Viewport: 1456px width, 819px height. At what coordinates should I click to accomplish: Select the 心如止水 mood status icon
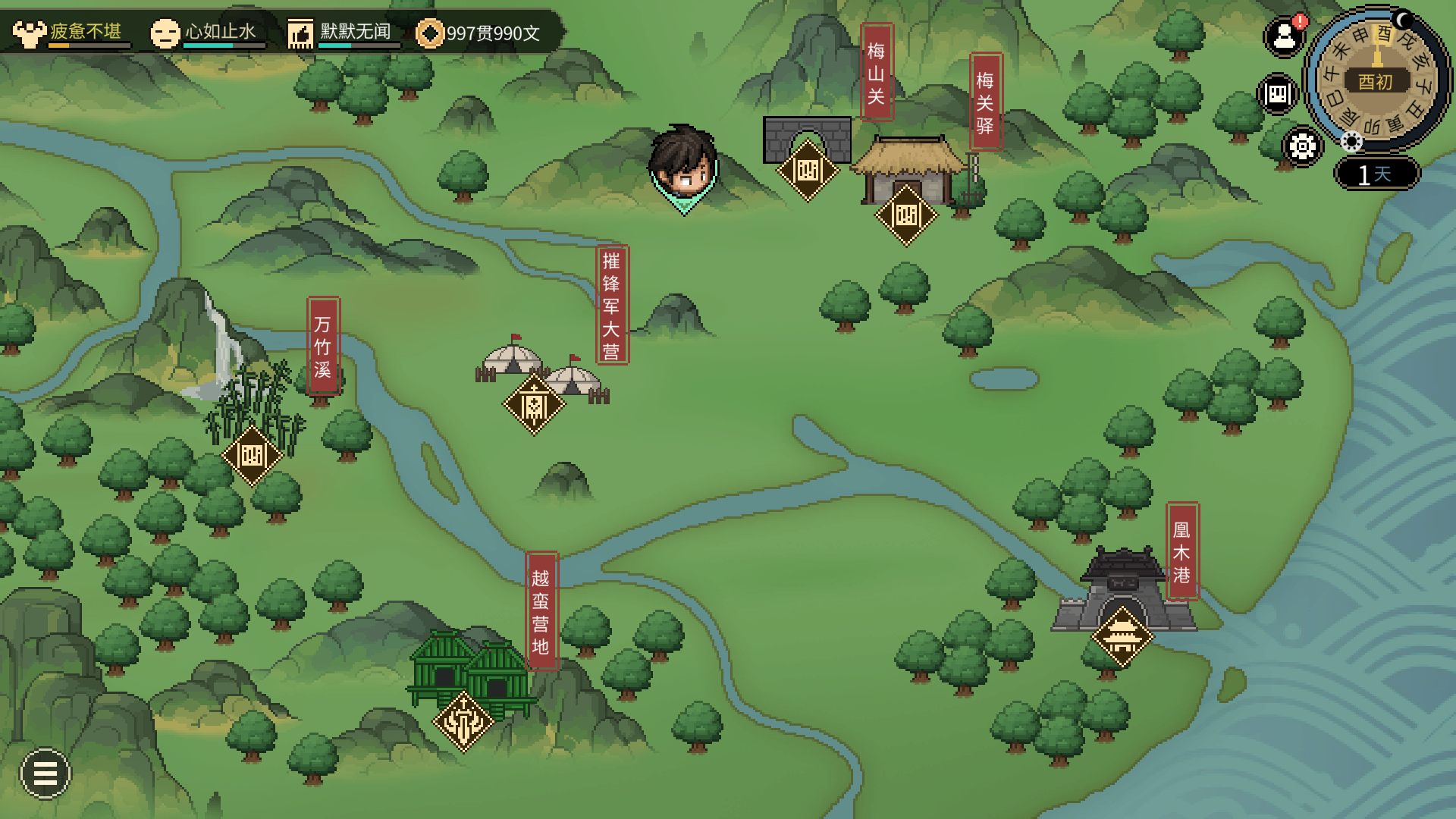(x=165, y=33)
